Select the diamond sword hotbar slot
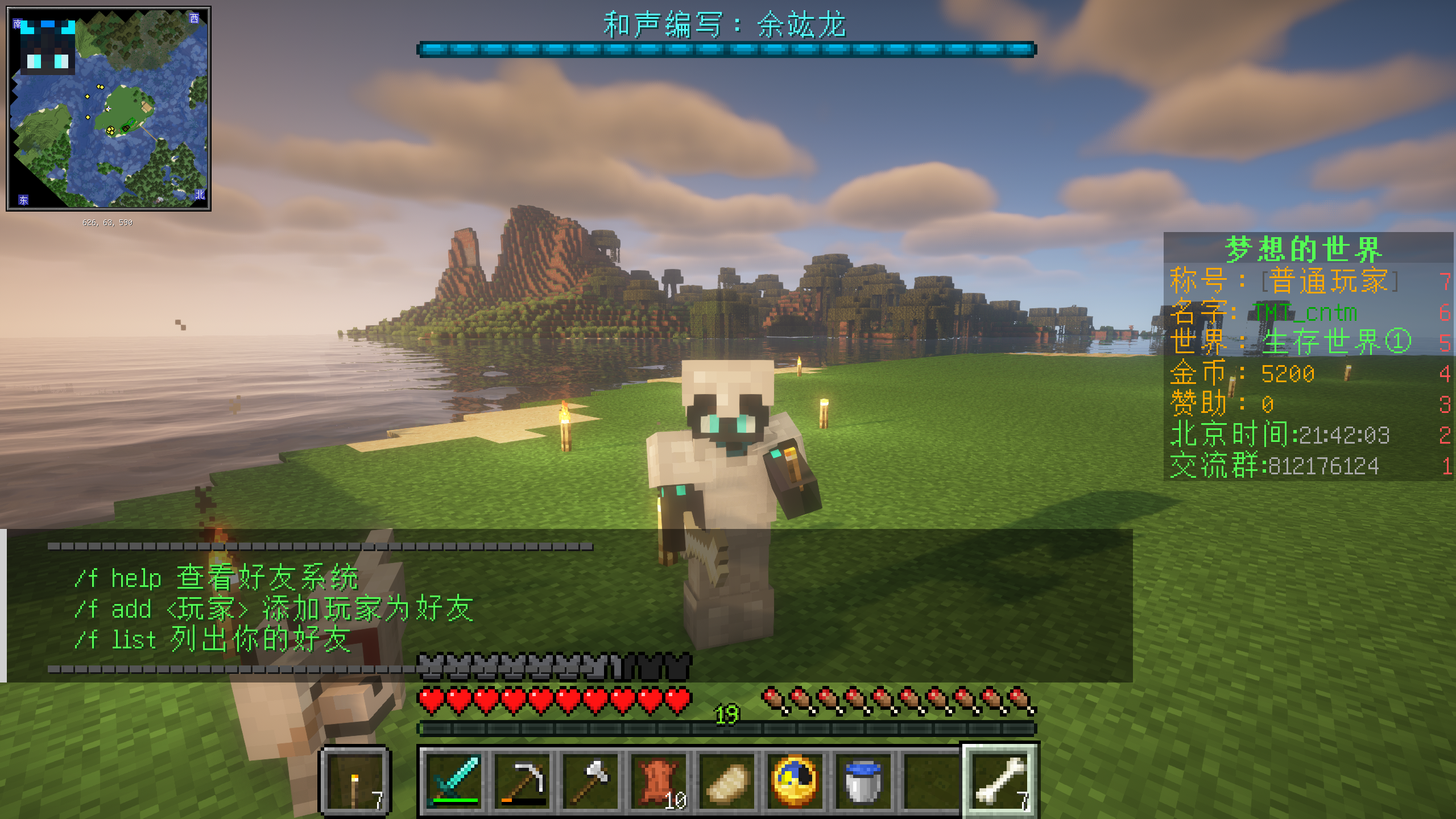The image size is (1456, 819). (454, 780)
